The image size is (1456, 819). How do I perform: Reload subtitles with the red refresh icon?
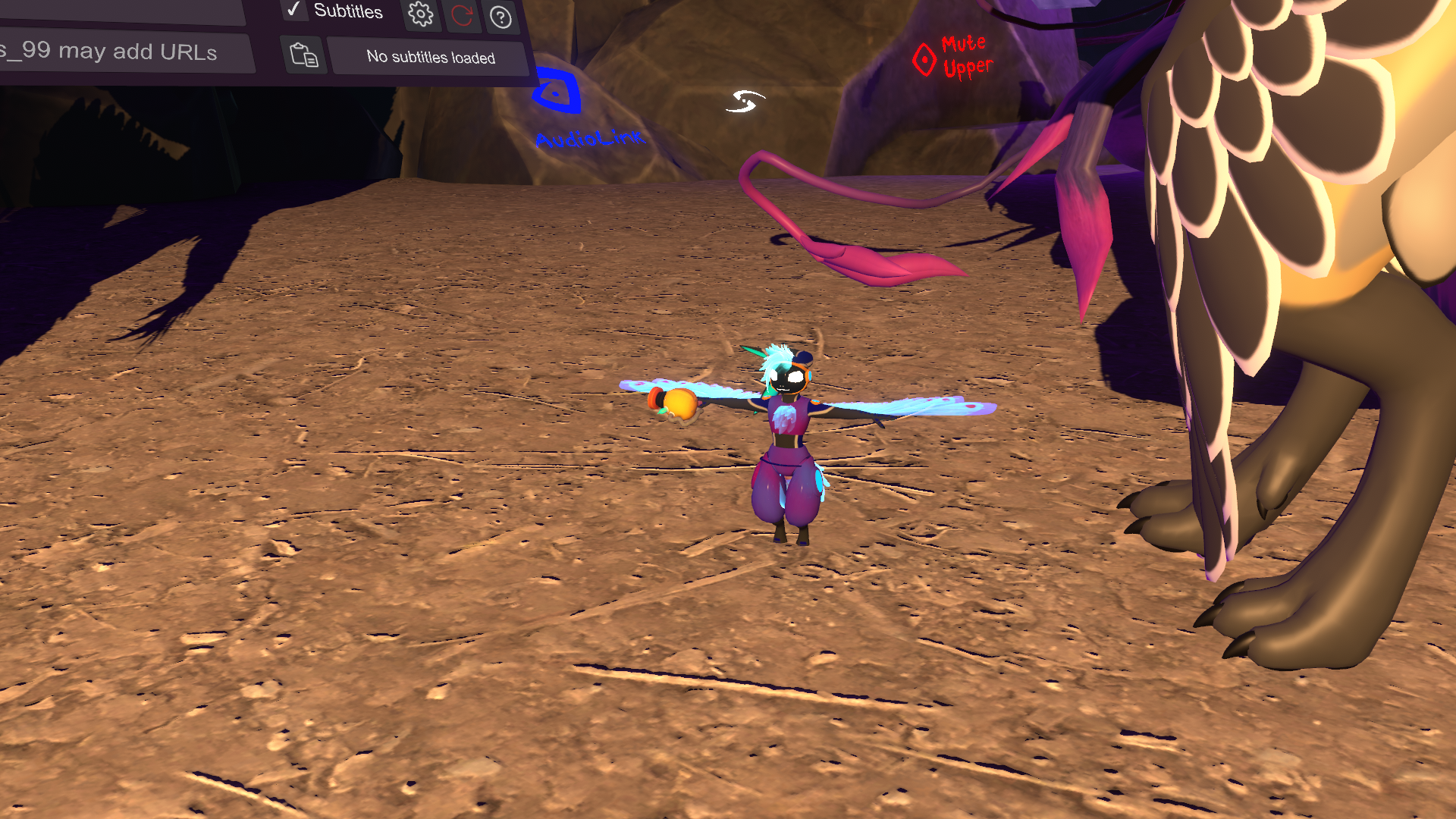click(x=462, y=15)
